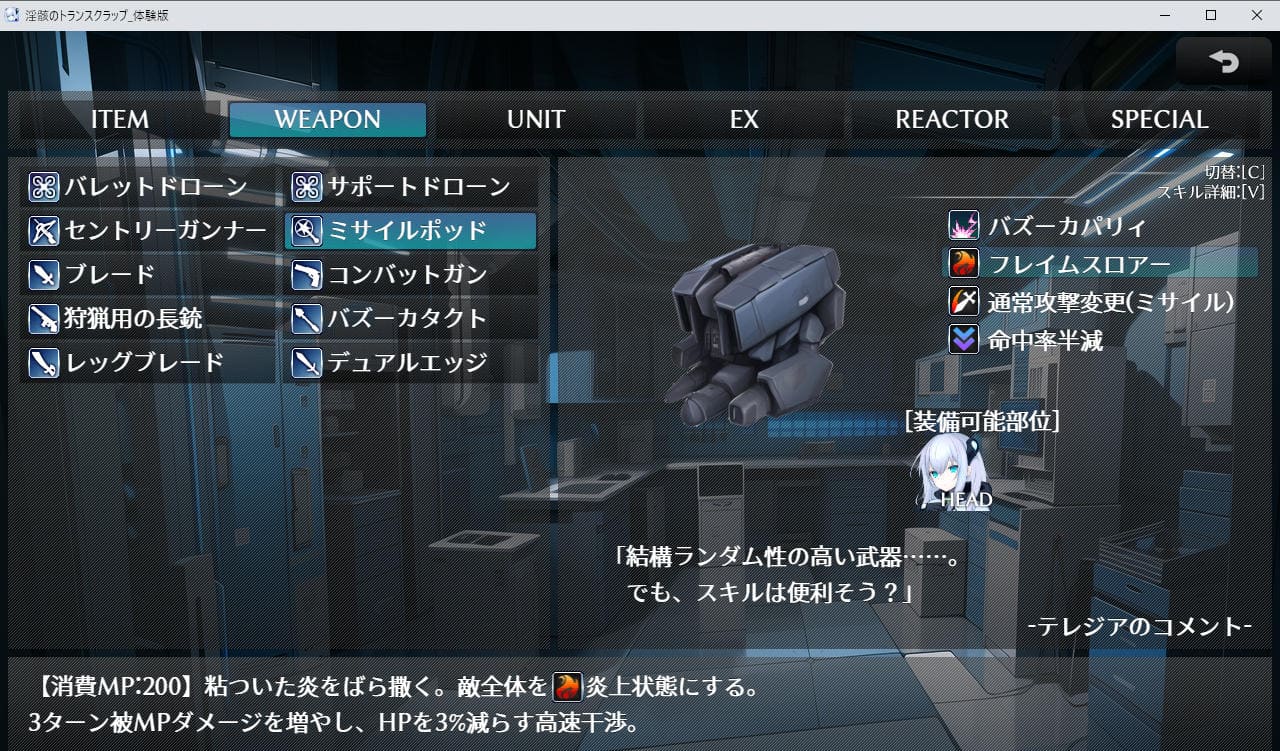This screenshot has height=751, width=1280.
Task: Pick the ミサイルポッド weapon
Action: (411, 231)
